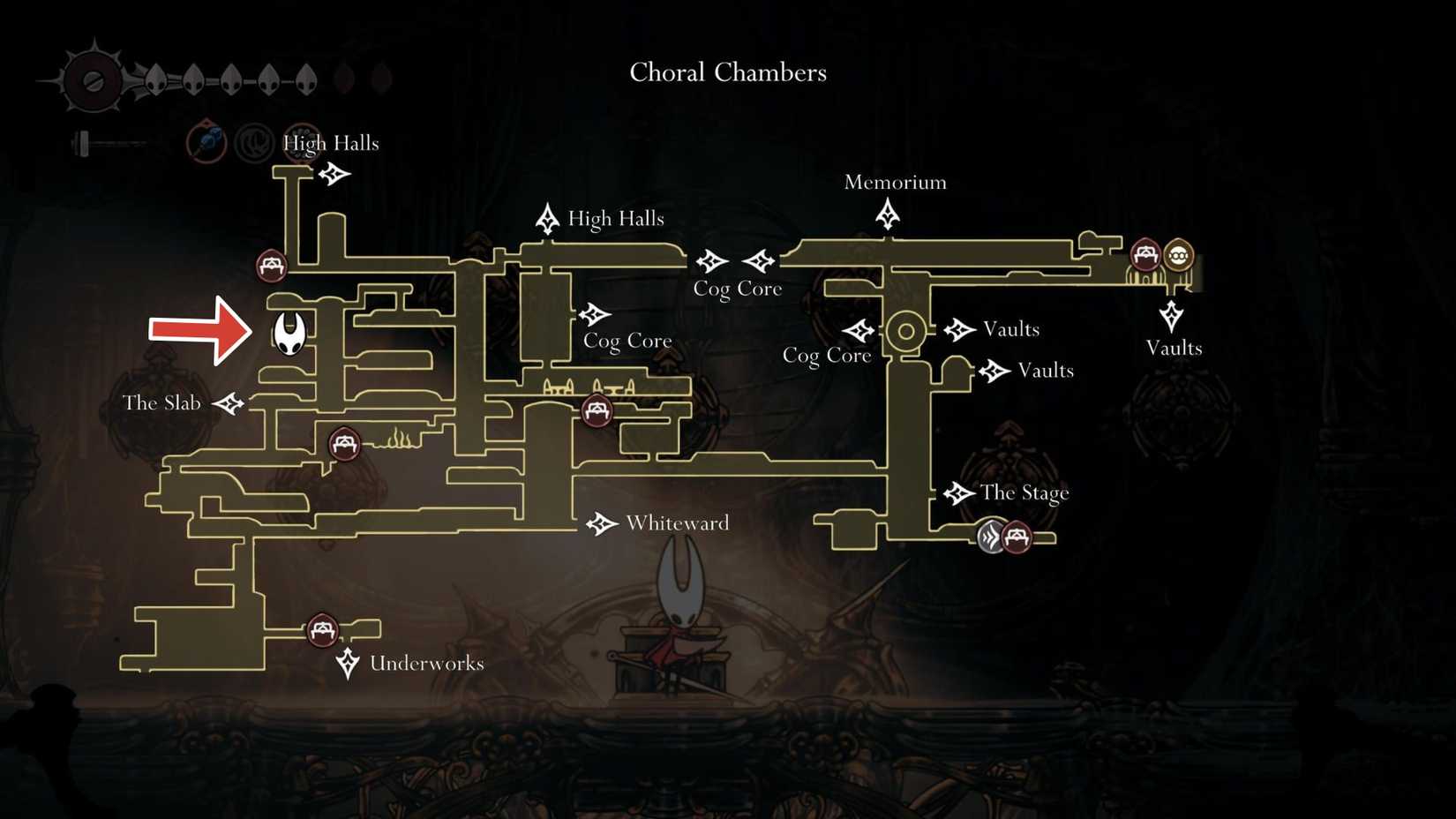Select the bench icon below Cog Core label
The height and width of the screenshot is (819, 1456).
point(596,411)
